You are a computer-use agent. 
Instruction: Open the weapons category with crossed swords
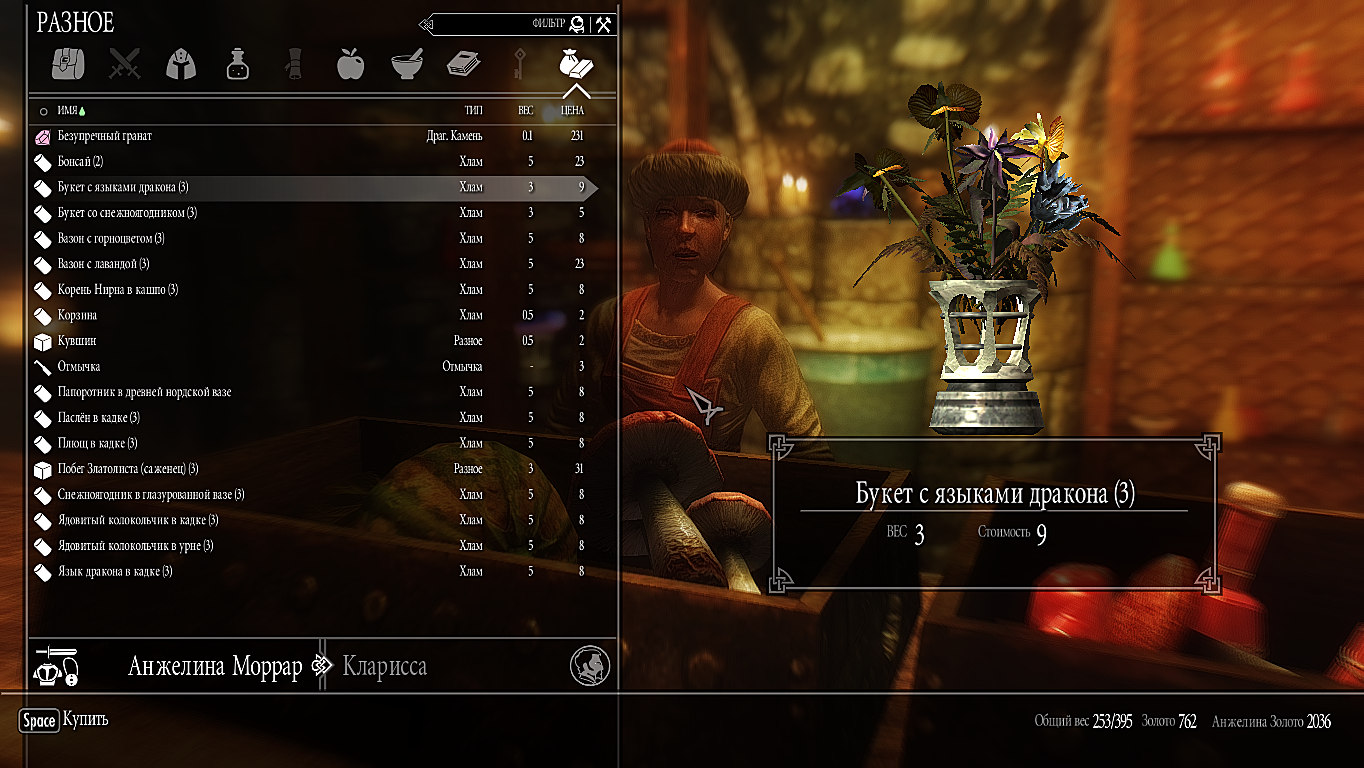125,63
